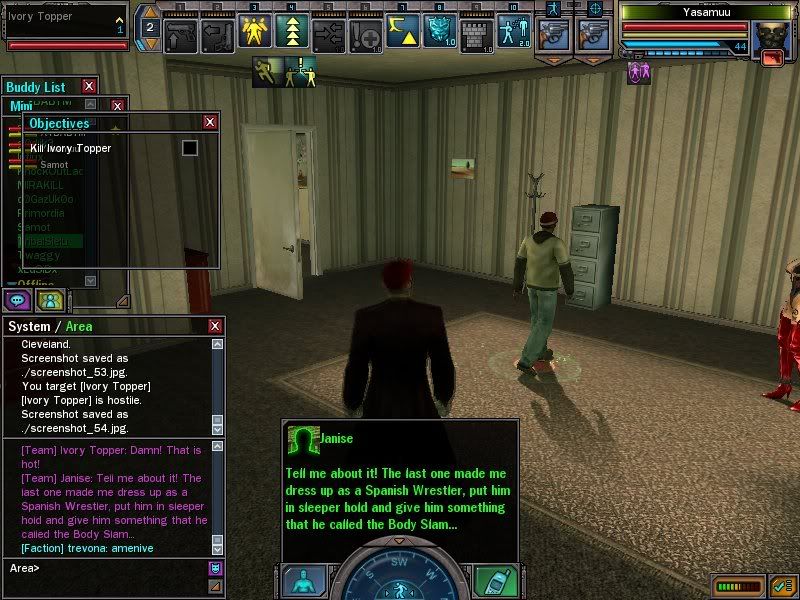Screen dimensions: 800x600
Task: Tick the Kill Ivory Topper objective checkbox
Action: 189,148
